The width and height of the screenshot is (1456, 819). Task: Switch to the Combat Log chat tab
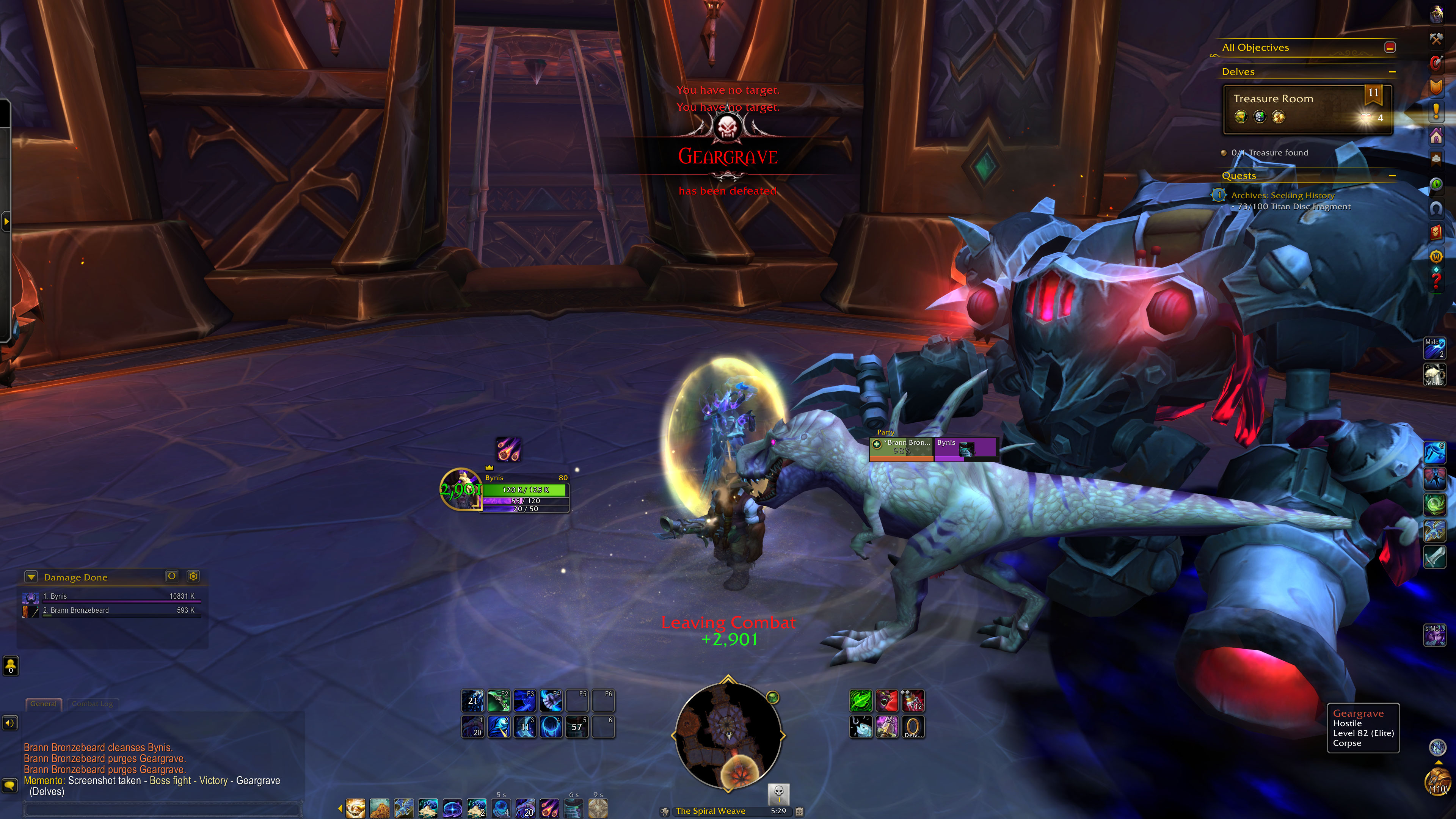92,704
